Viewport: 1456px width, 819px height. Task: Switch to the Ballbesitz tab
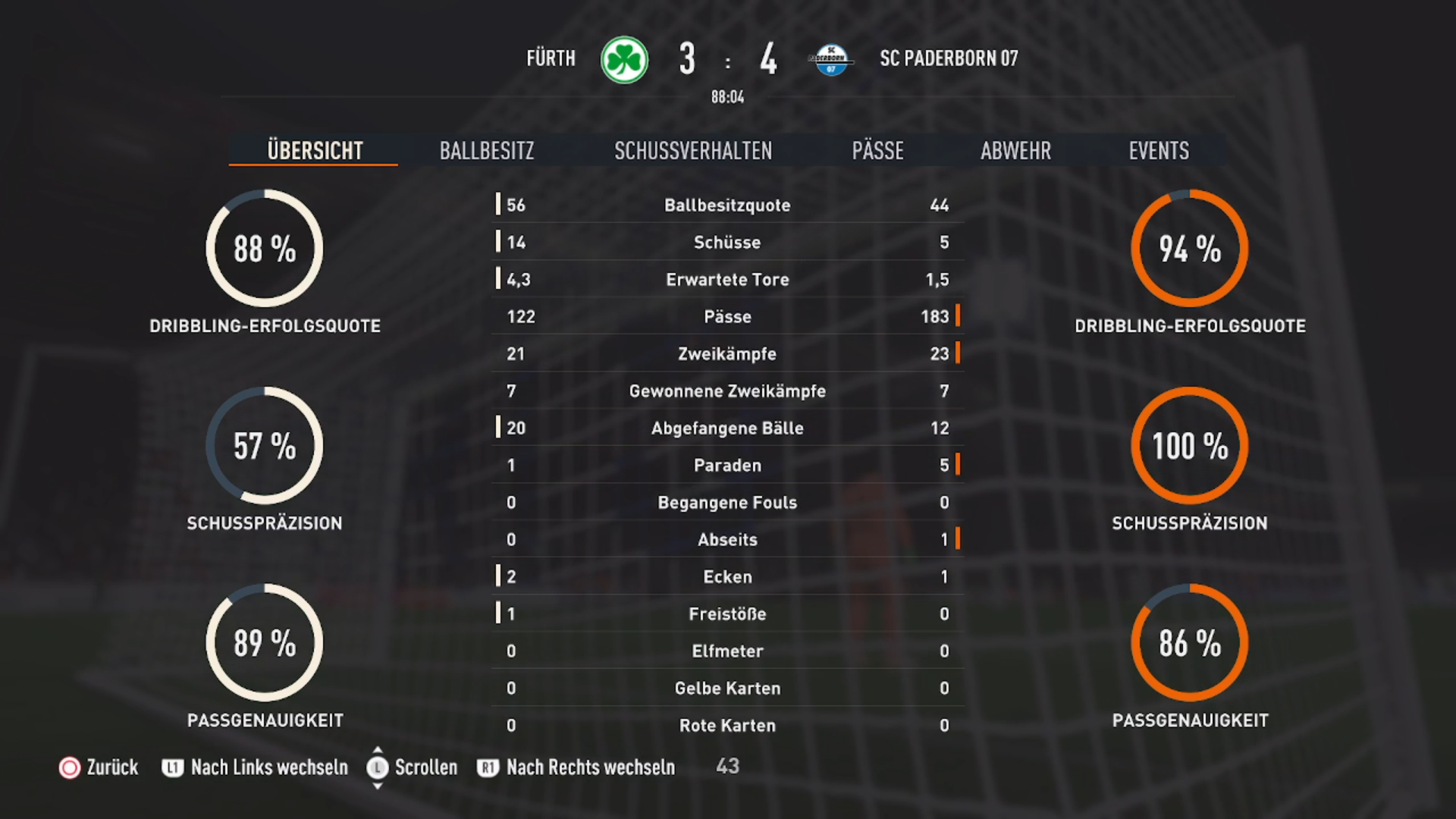point(487,150)
